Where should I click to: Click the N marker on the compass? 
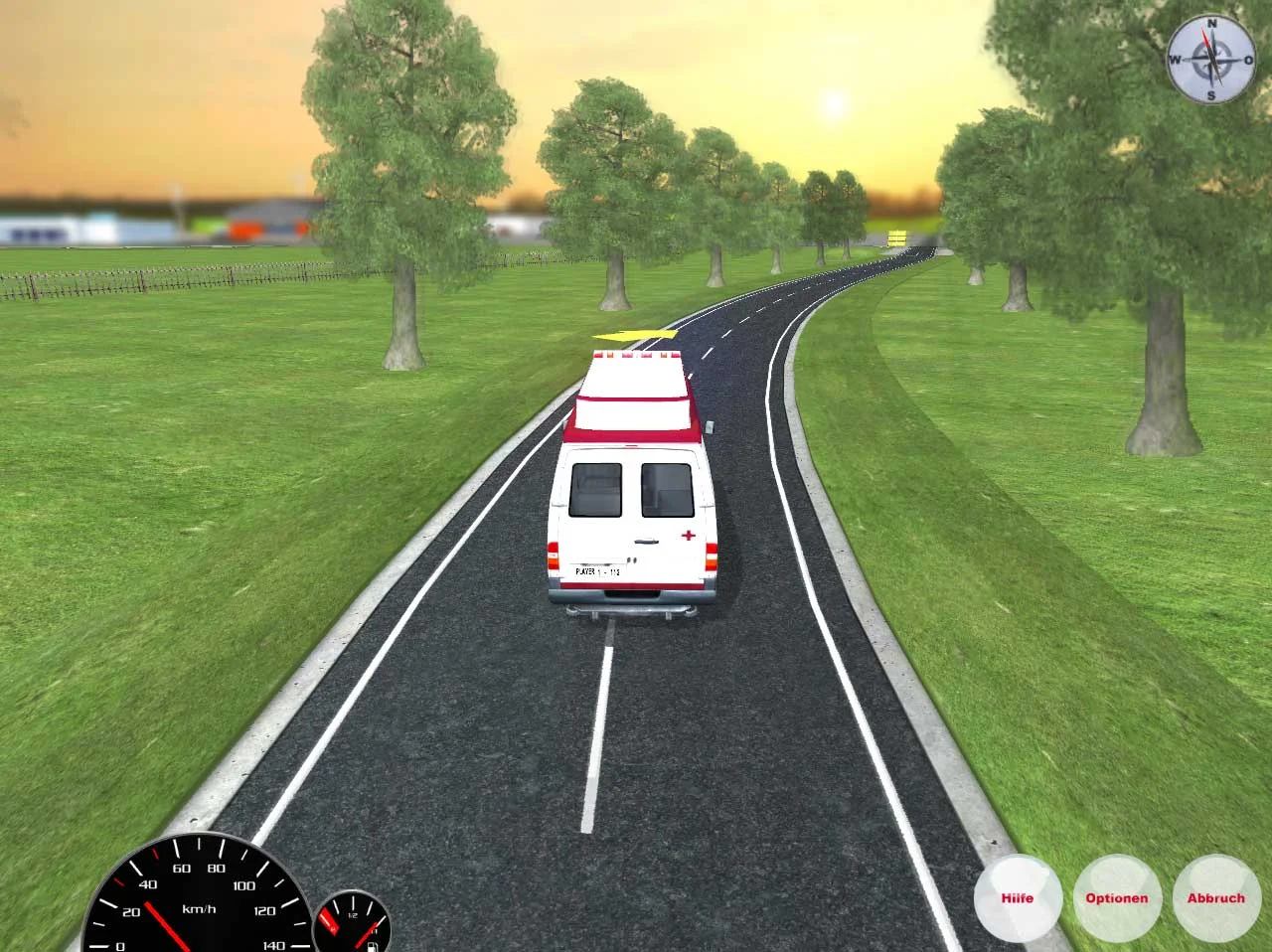coord(1212,24)
